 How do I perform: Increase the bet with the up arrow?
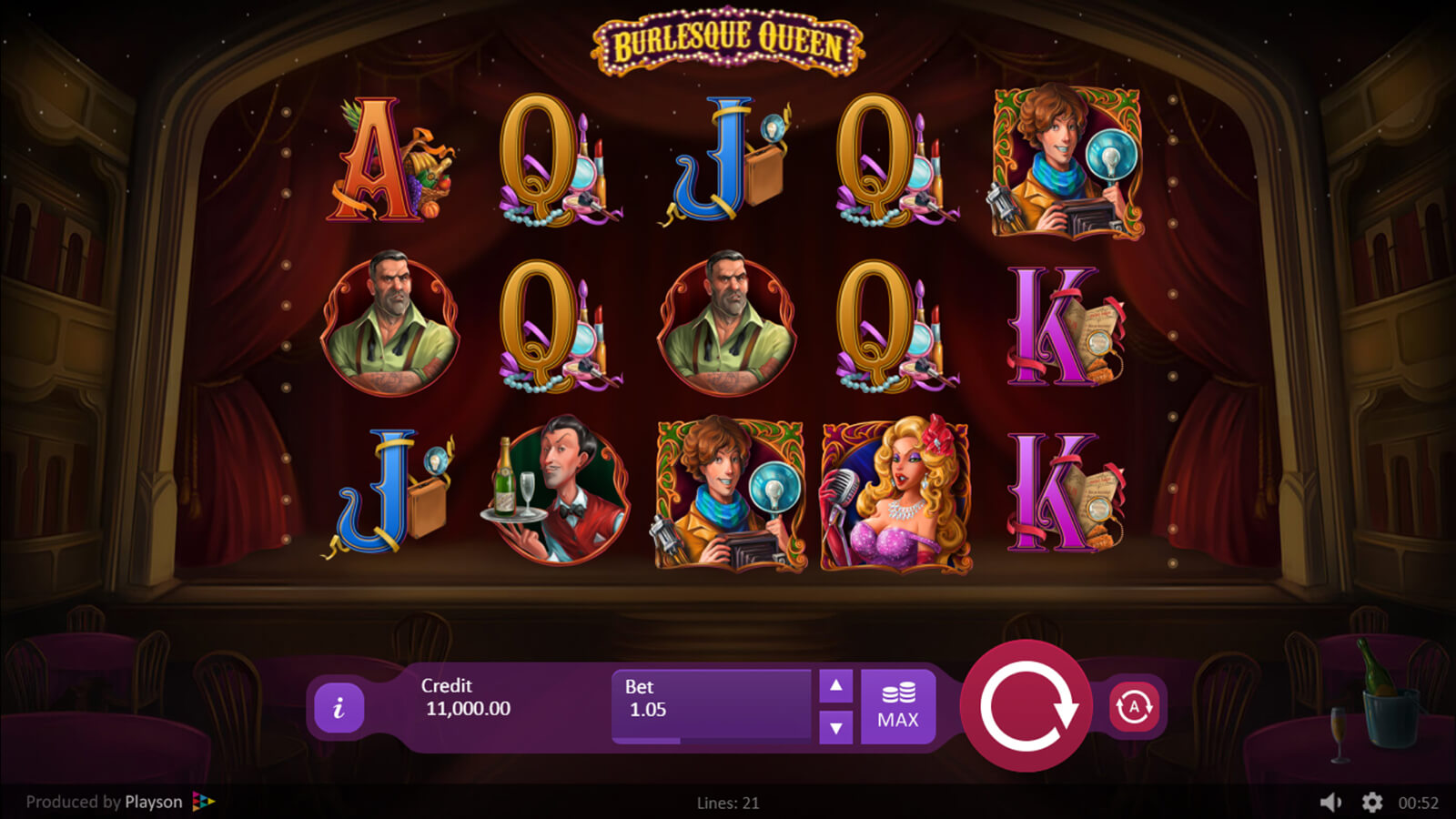click(835, 686)
